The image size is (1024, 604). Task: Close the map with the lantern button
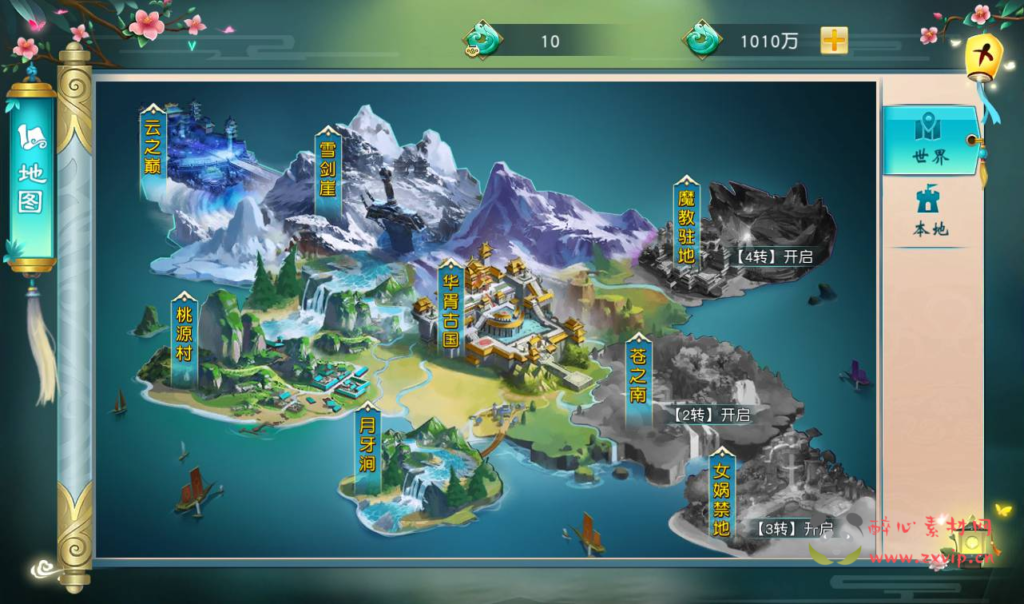[983, 56]
